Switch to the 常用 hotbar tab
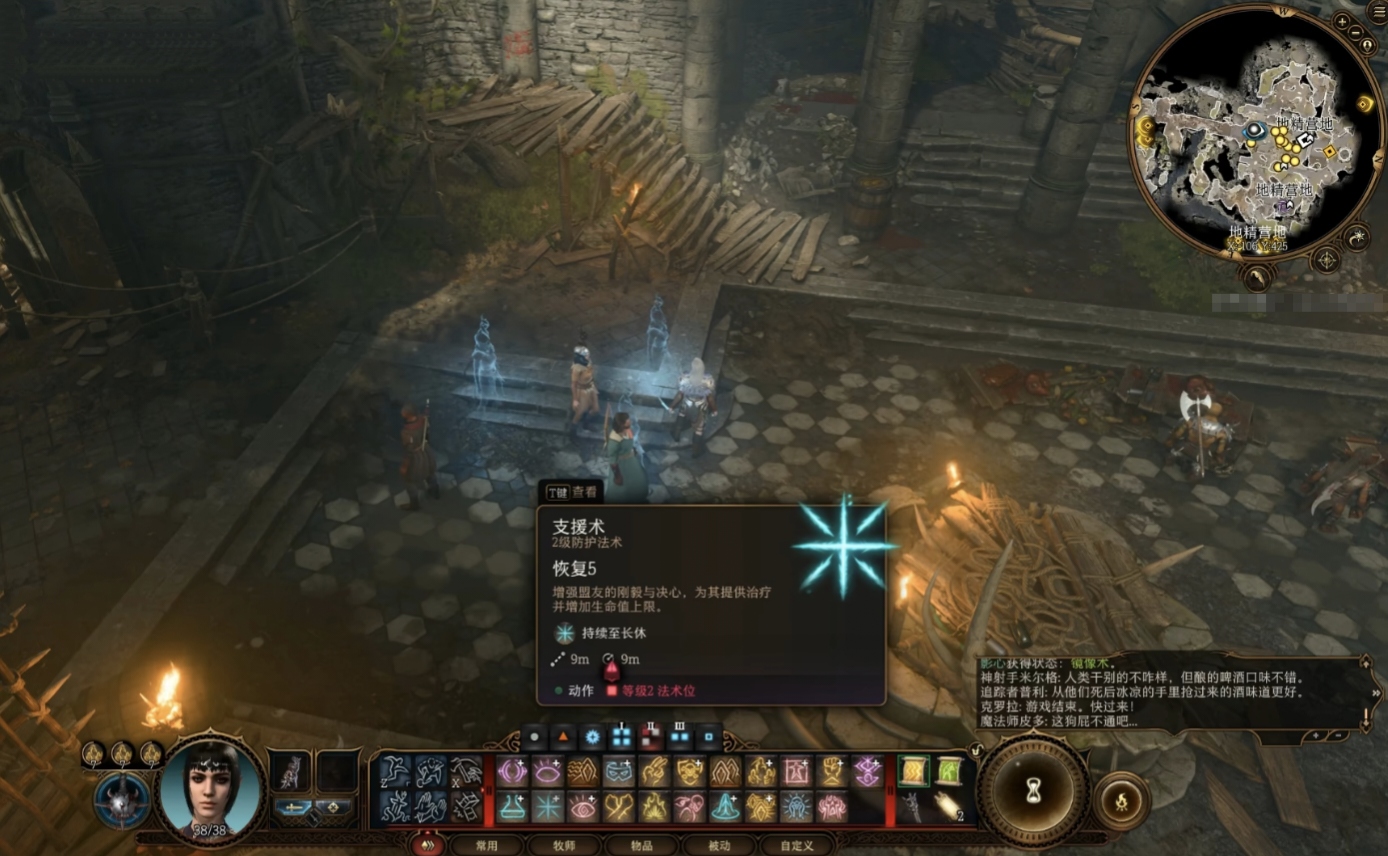 [487, 845]
